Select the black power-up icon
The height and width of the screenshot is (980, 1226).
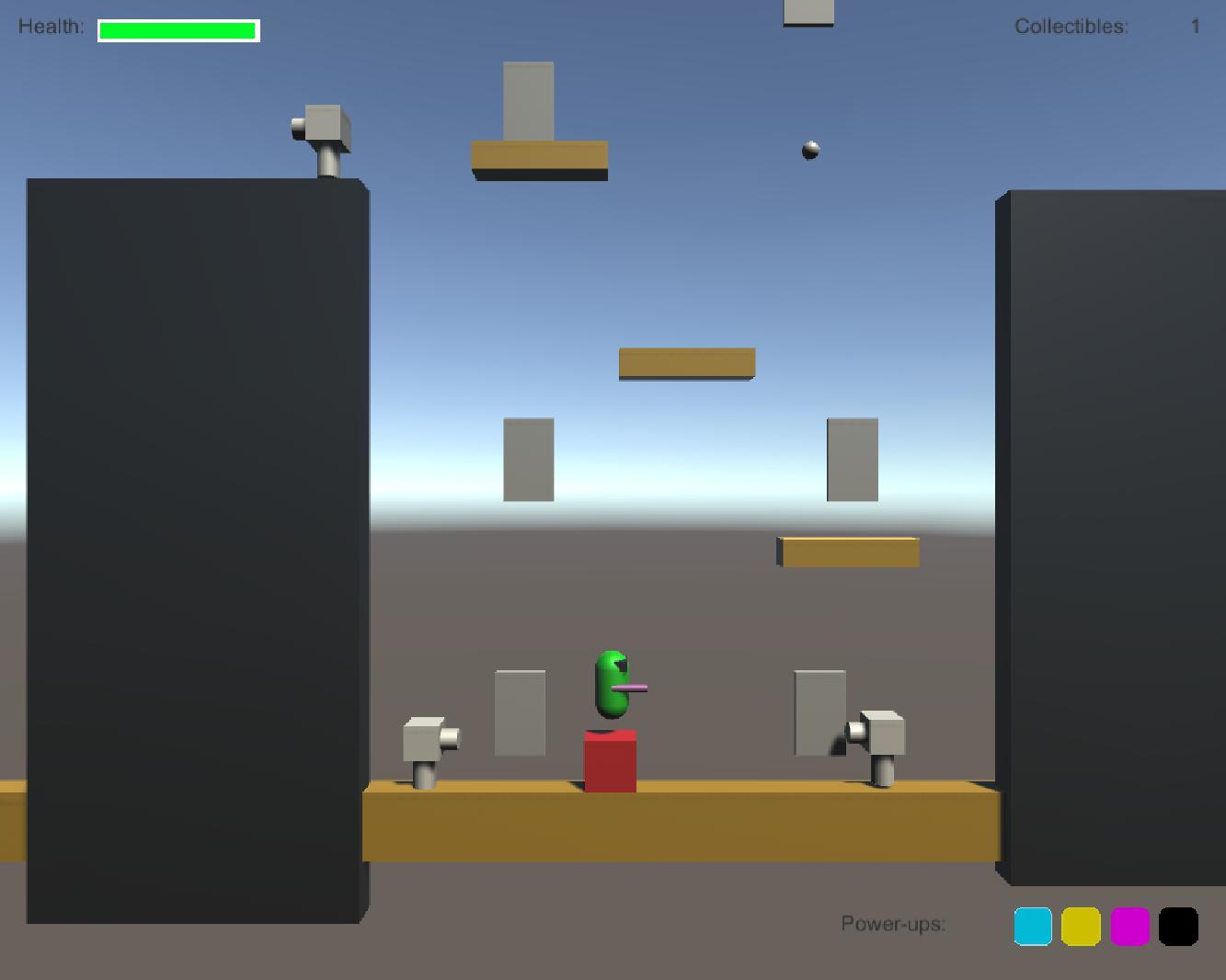[1179, 926]
